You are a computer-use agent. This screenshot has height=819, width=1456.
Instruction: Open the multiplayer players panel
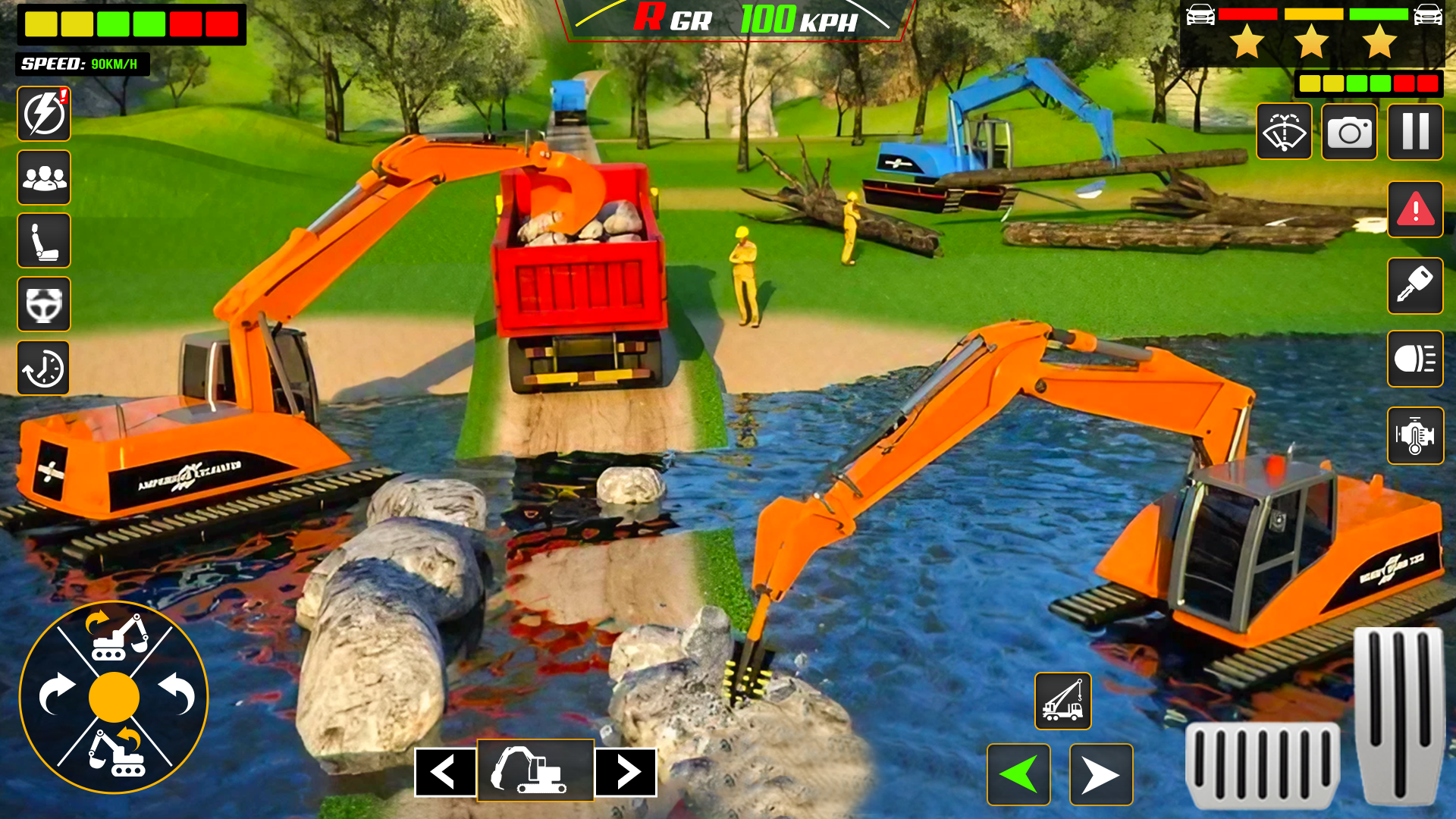[43, 177]
